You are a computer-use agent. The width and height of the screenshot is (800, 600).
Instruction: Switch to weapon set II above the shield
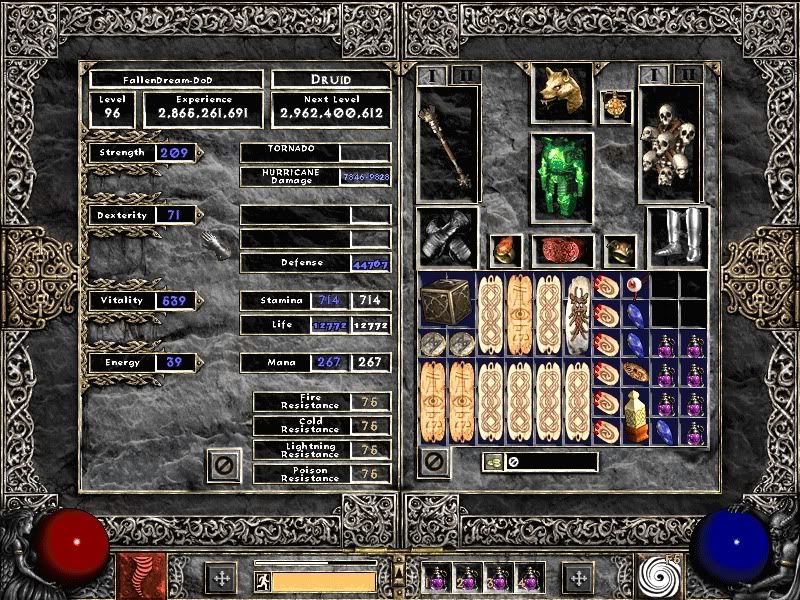(x=686, y=74)
